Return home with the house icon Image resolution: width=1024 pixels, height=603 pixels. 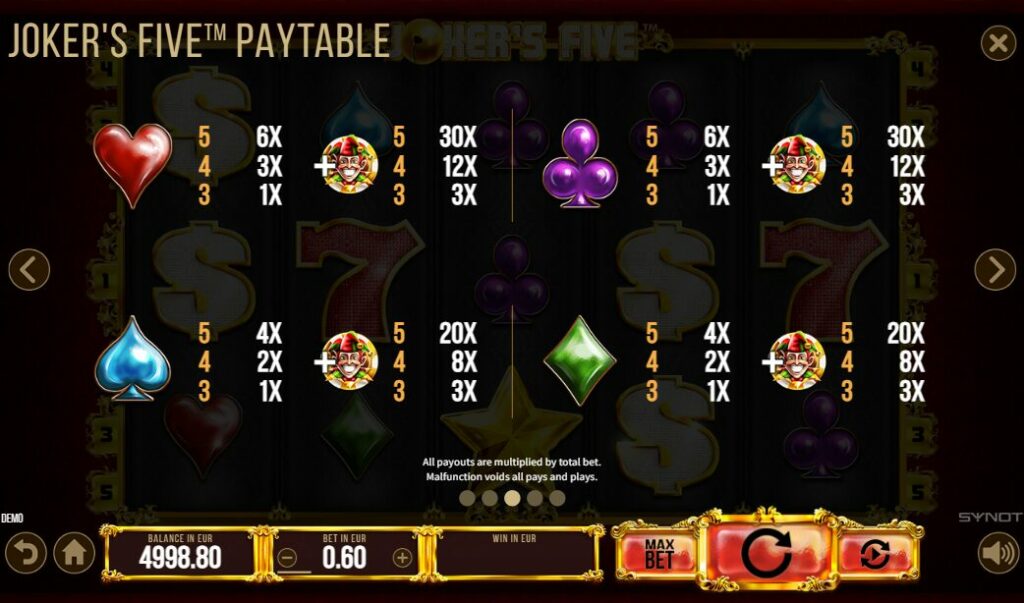[x=74, y=553]
